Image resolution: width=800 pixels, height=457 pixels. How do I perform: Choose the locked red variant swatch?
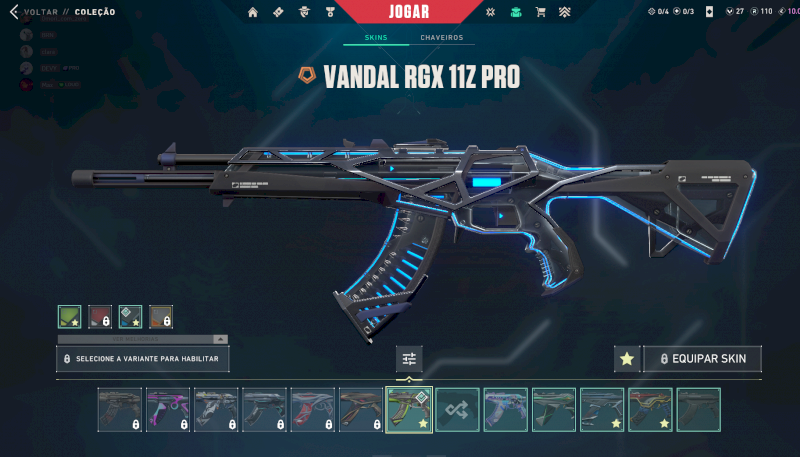100,317
